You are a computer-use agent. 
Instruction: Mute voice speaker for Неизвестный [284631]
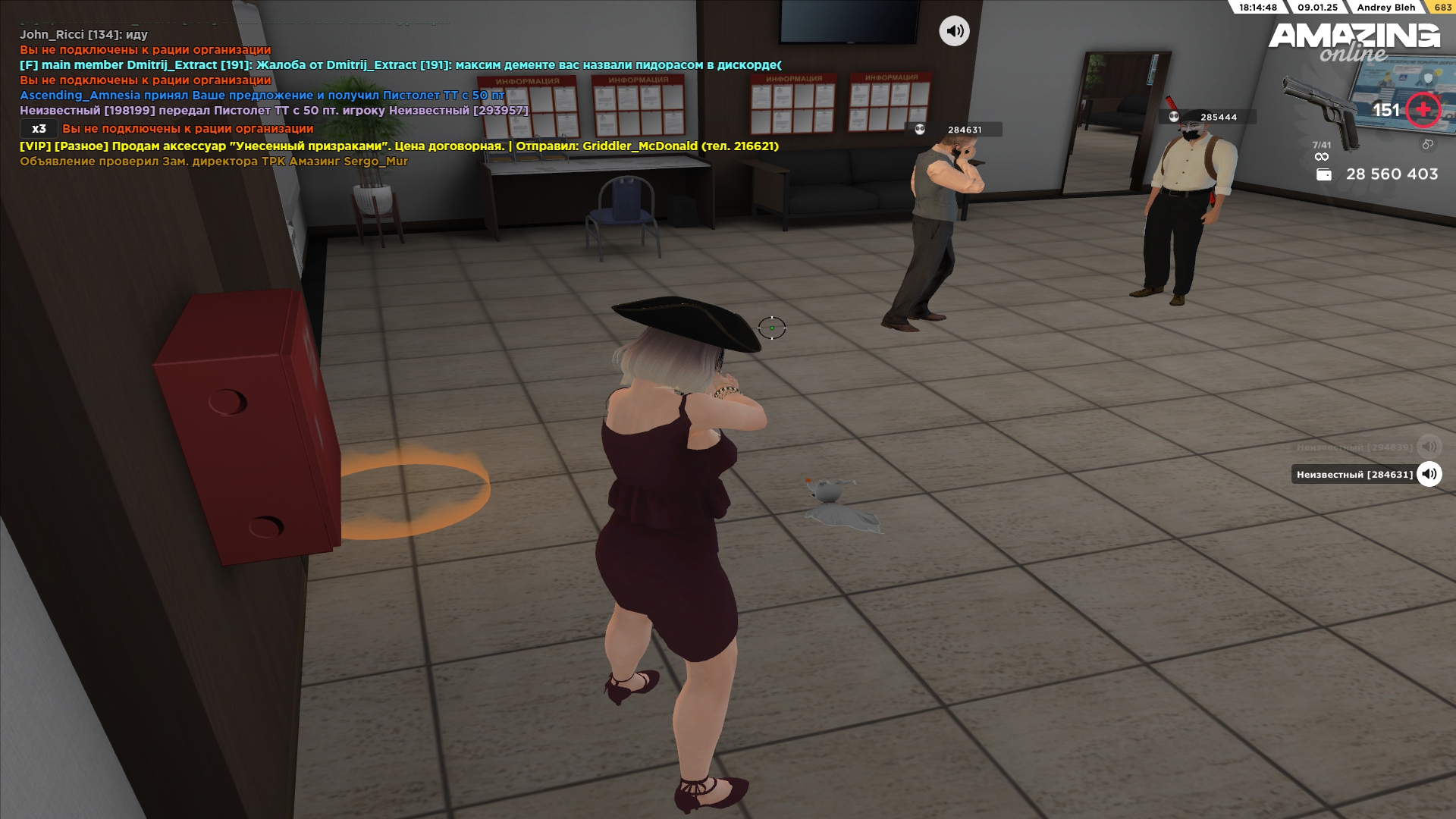tap(1429, 474)
